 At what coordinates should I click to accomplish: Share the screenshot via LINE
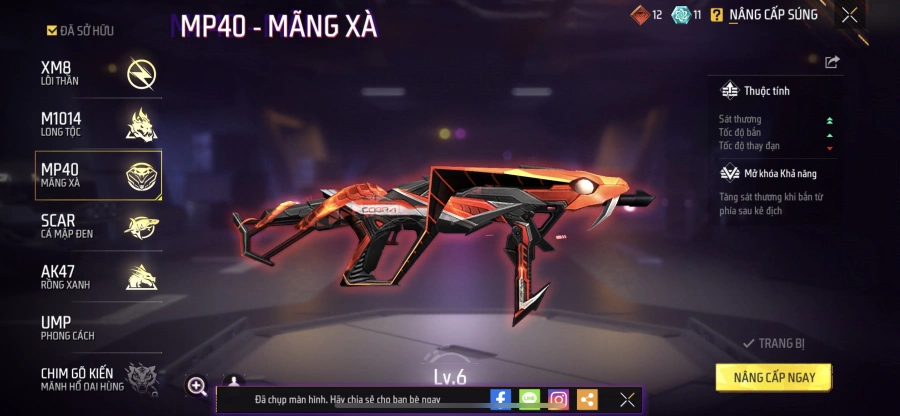[x=529, y=399]
